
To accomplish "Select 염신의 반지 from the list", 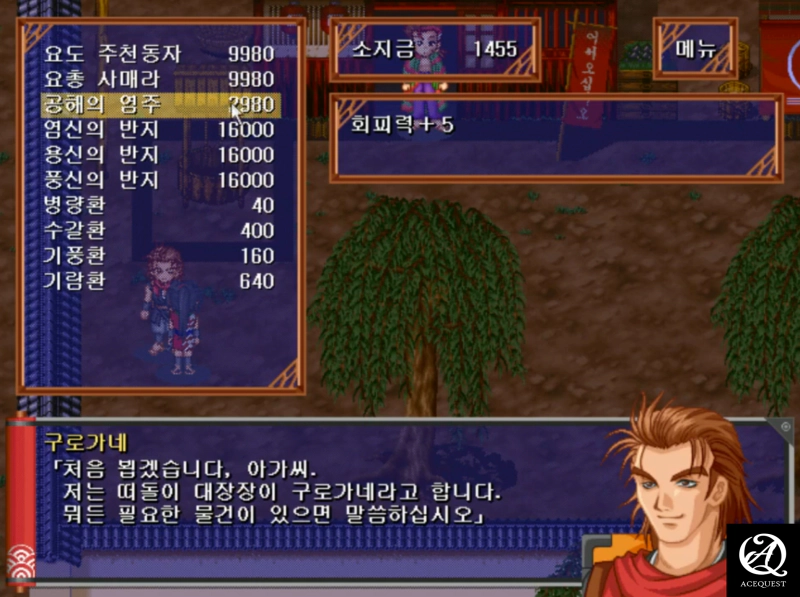I will click(158, 129).
